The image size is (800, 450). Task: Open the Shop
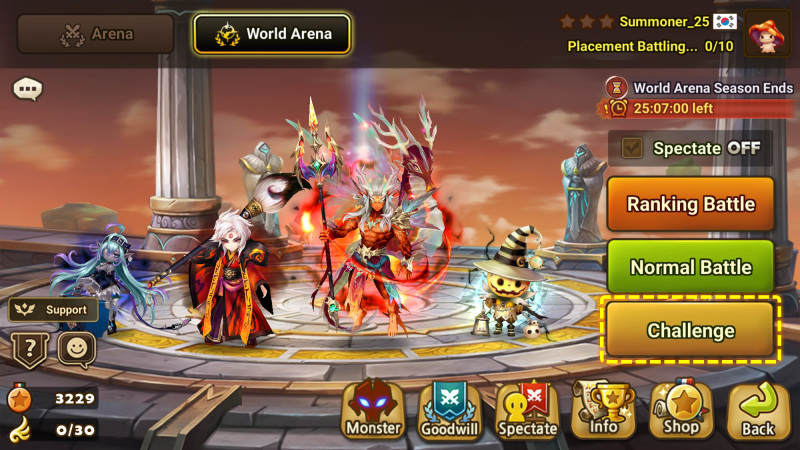coord(681,410)
